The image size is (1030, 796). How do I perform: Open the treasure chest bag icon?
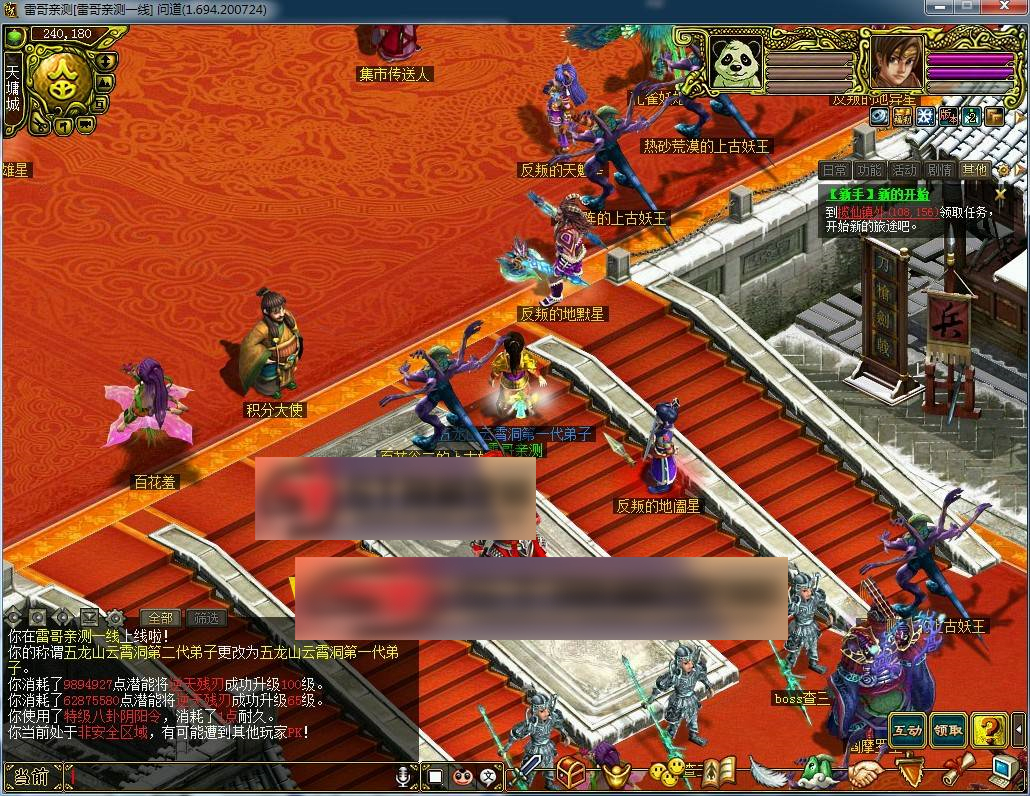[x=571, y=772]
